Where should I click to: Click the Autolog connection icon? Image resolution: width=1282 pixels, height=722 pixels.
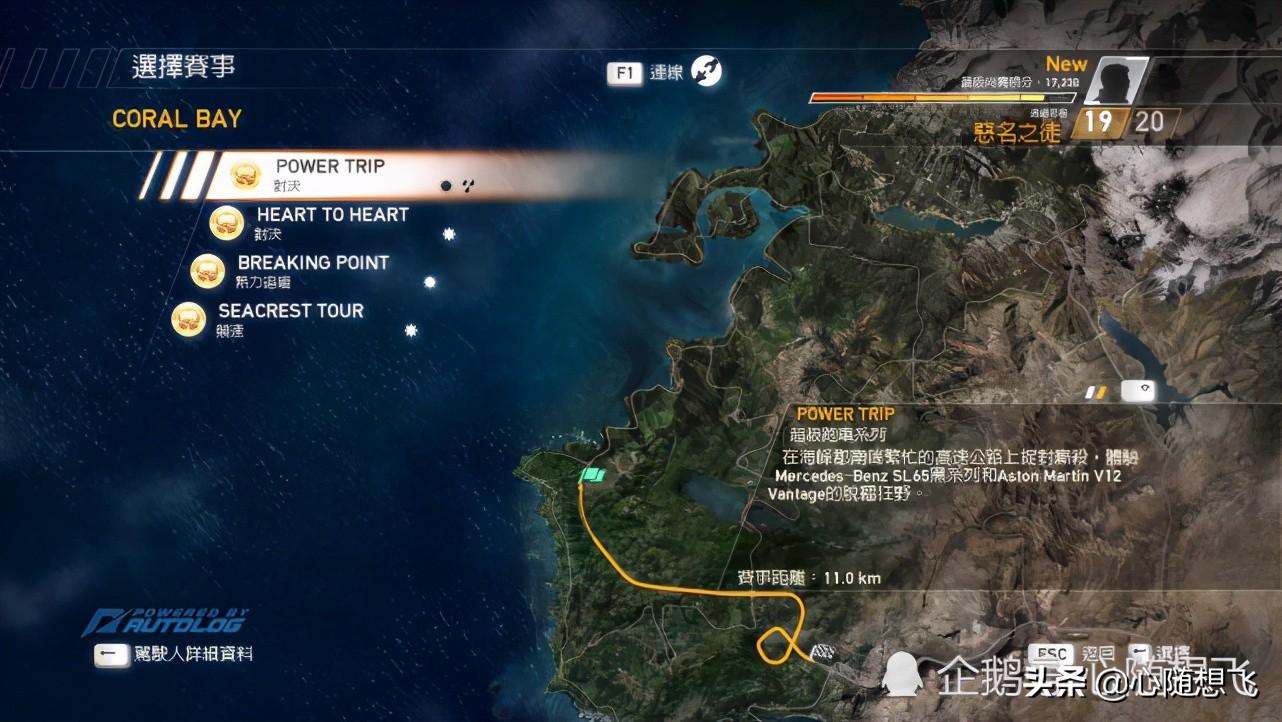click(x=706, y=71)
